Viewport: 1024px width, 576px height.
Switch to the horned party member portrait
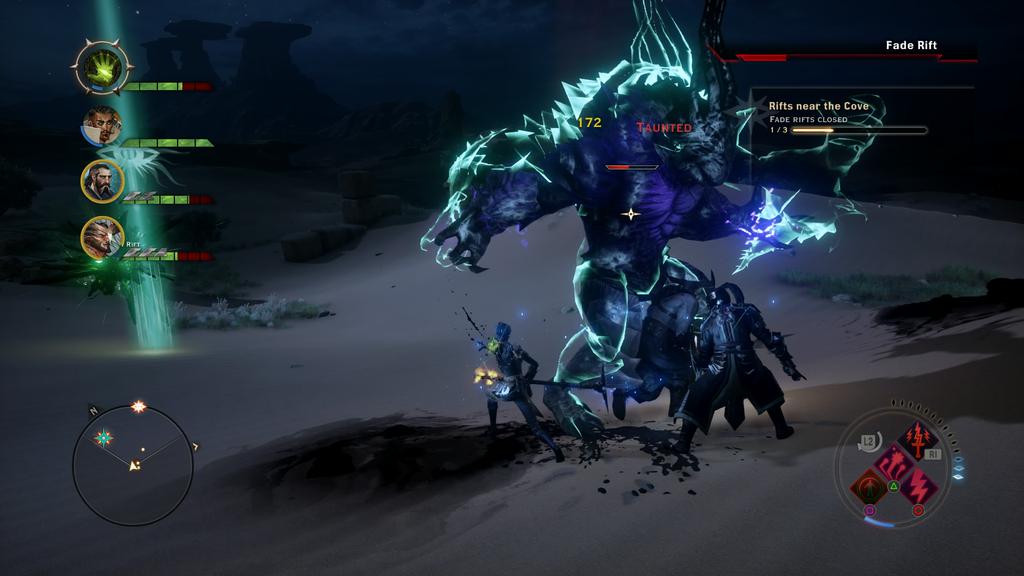(x=102, y=238)
